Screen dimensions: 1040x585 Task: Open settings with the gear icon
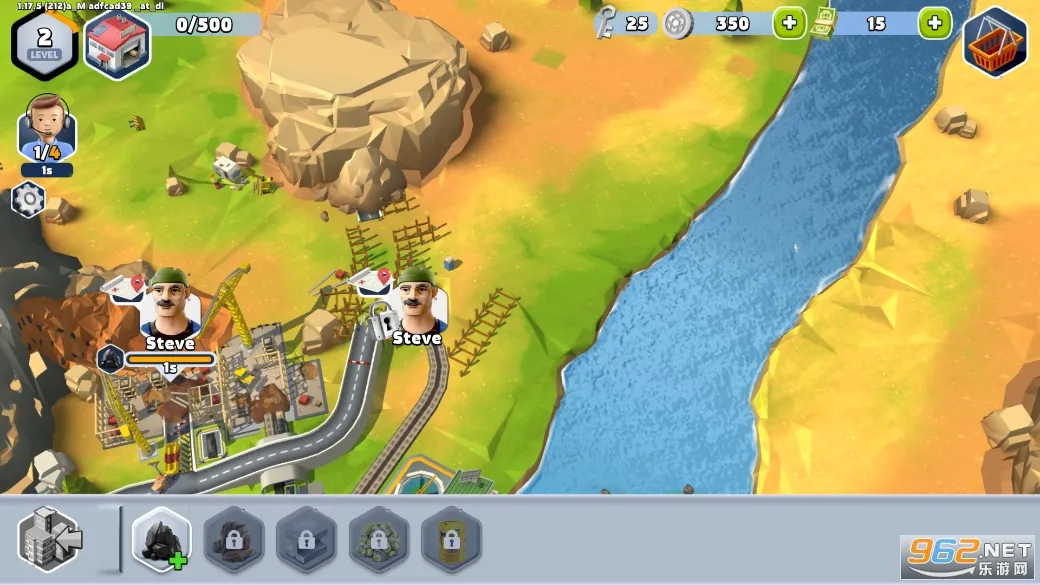point(27,200)
